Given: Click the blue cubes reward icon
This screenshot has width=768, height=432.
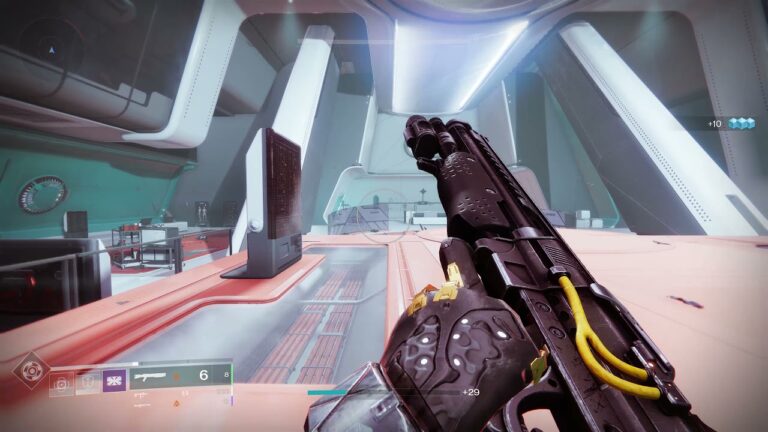Looking at the screenshot, I should point(741,123).
